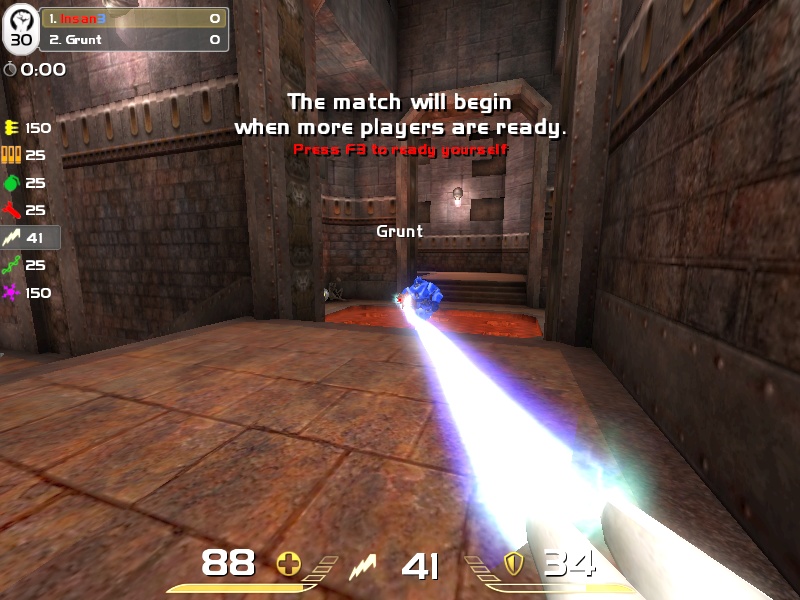
Task: Choose the green railgun weapon entry
Action: (27, 265)
